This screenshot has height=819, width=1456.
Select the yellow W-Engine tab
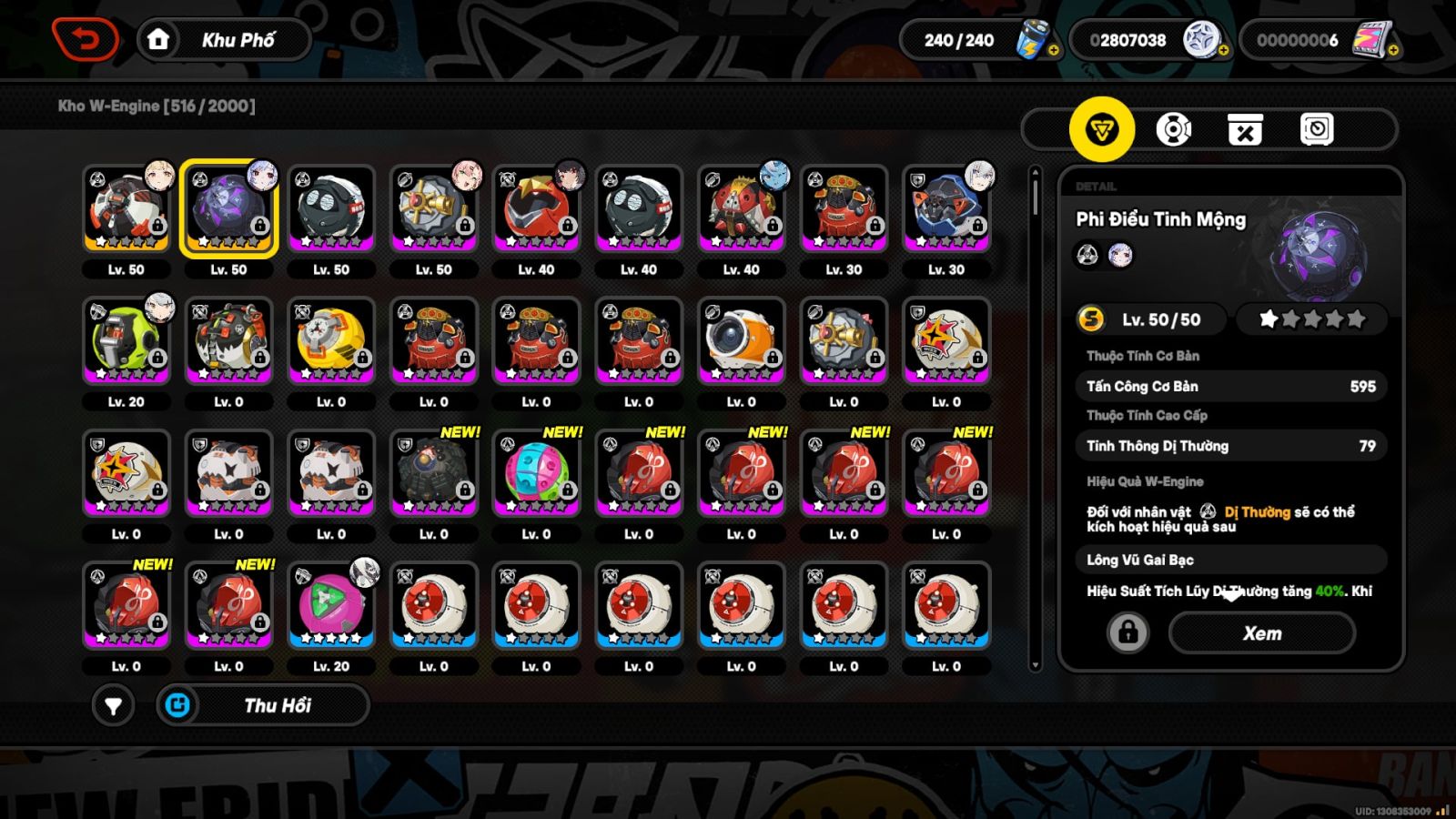click(1101, 129)
